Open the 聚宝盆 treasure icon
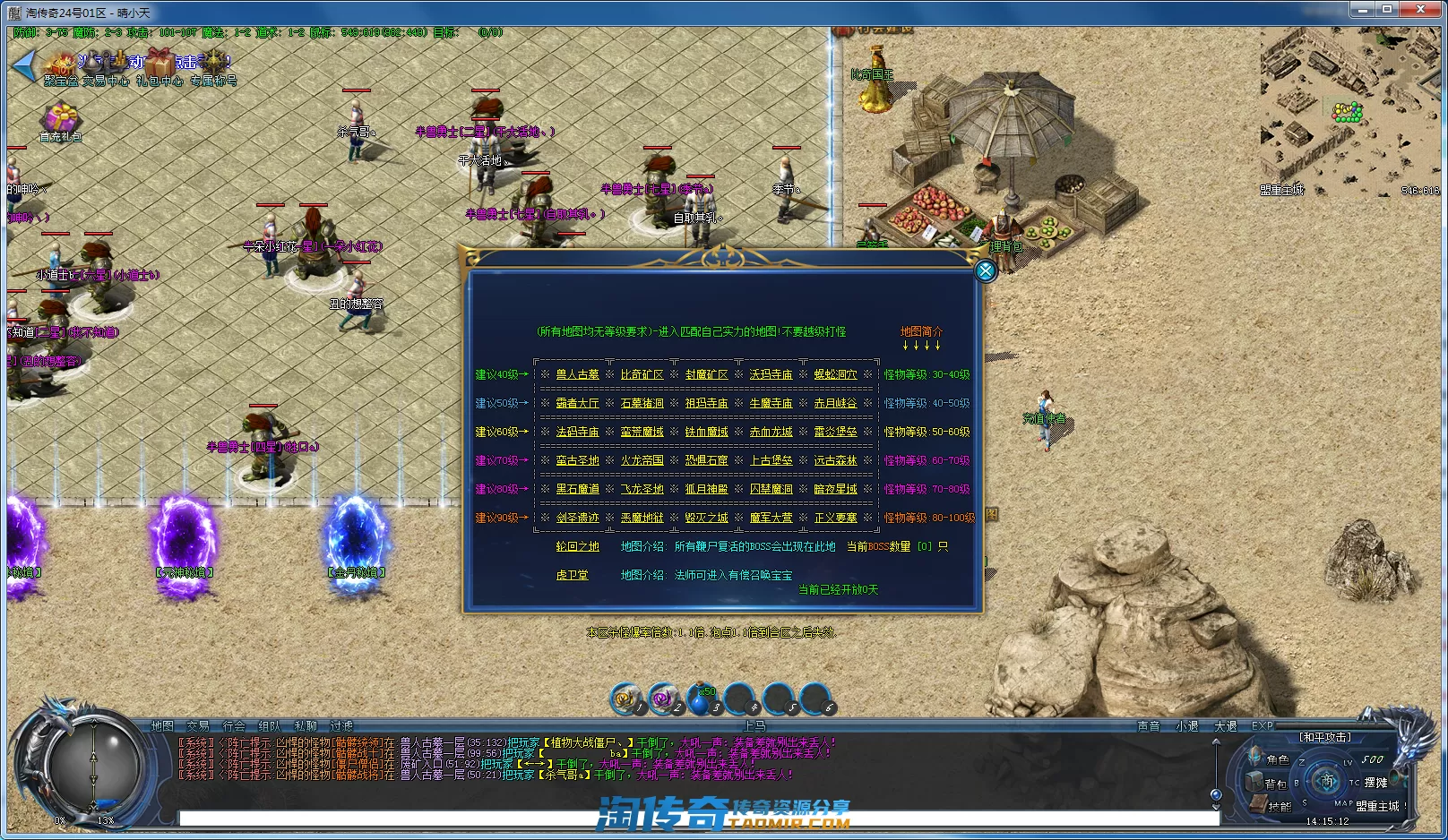 [x=61, y=65]
